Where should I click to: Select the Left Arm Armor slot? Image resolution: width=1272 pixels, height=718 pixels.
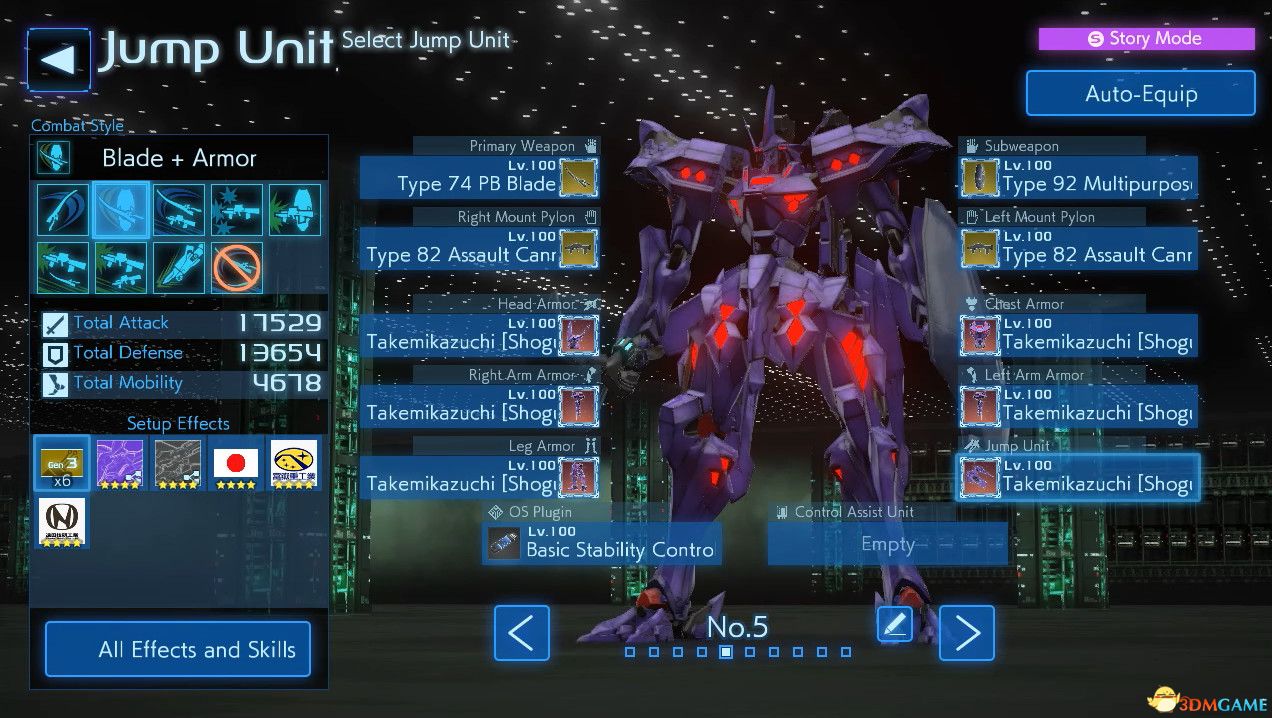pos(1078,407)
